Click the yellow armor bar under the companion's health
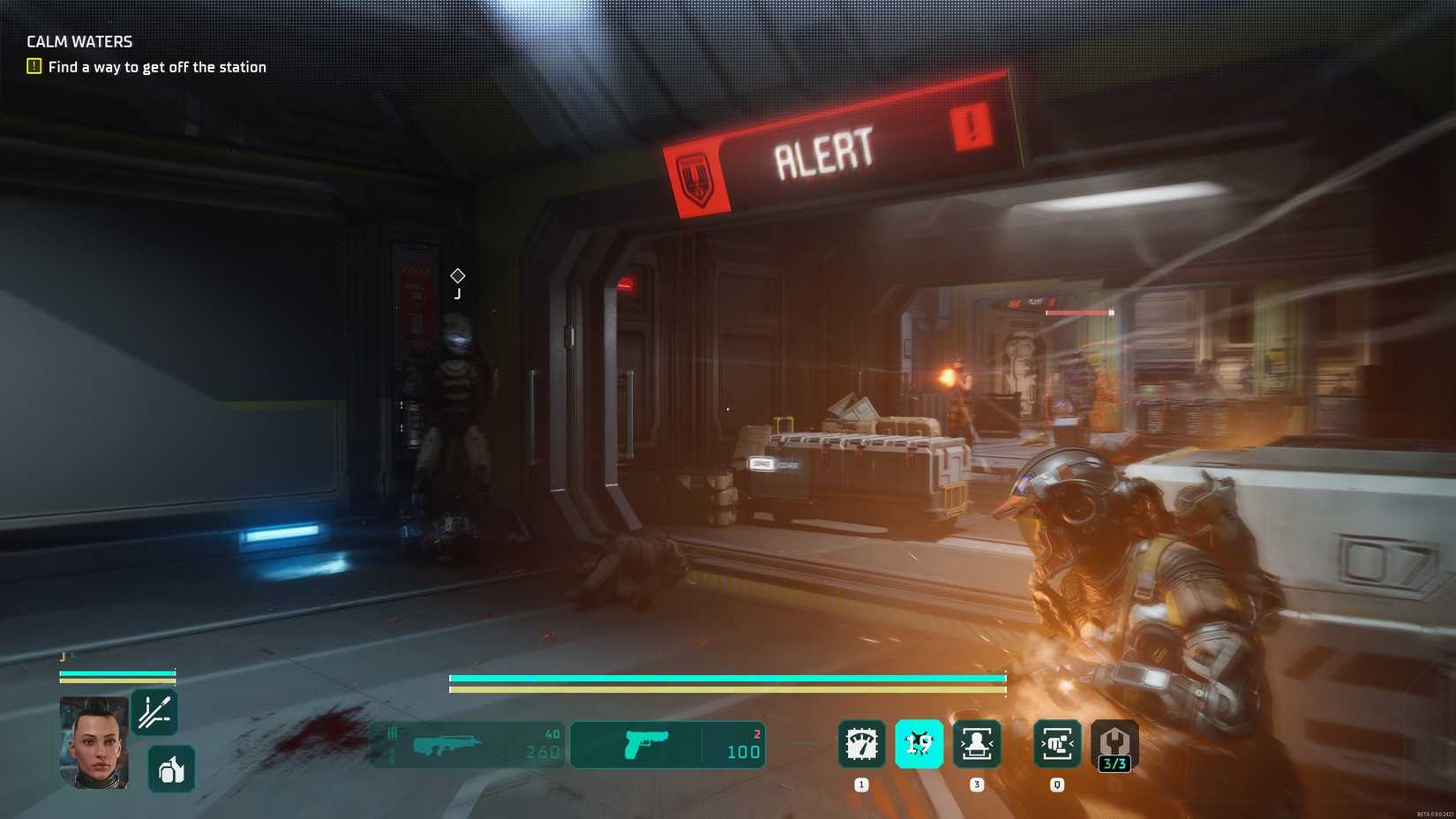 click(117, 682)
